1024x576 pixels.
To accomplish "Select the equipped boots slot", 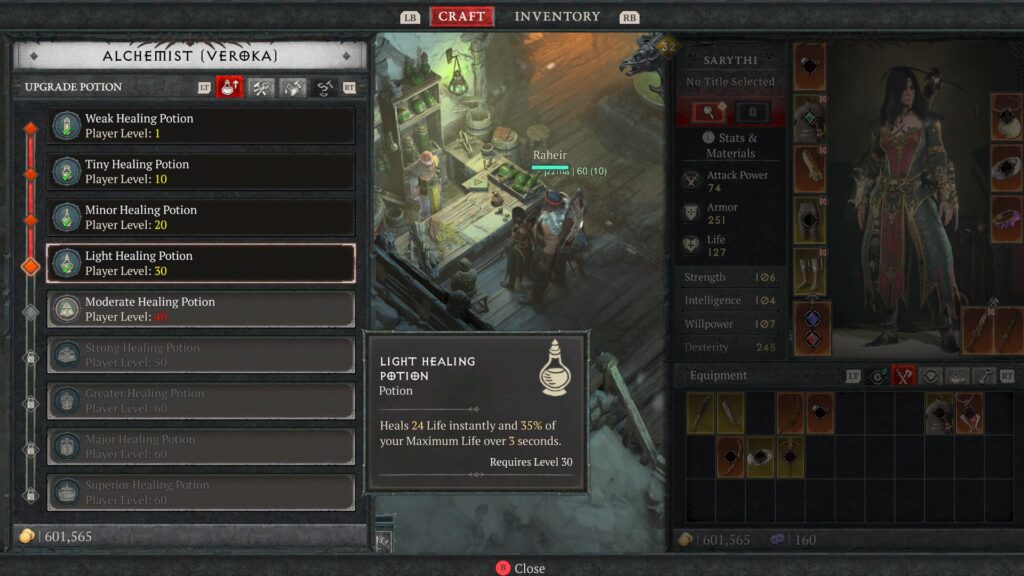I will pyautogui.click(x=810, y=273).
